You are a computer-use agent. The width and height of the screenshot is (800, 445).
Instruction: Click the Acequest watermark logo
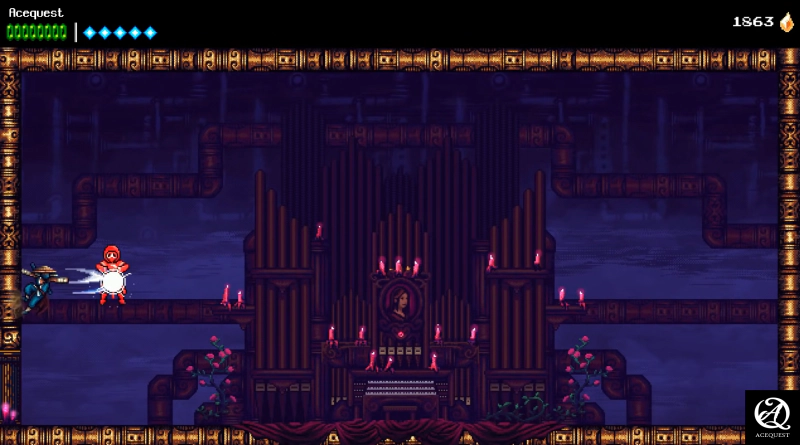pyautogui.click(x=772, y=417)
